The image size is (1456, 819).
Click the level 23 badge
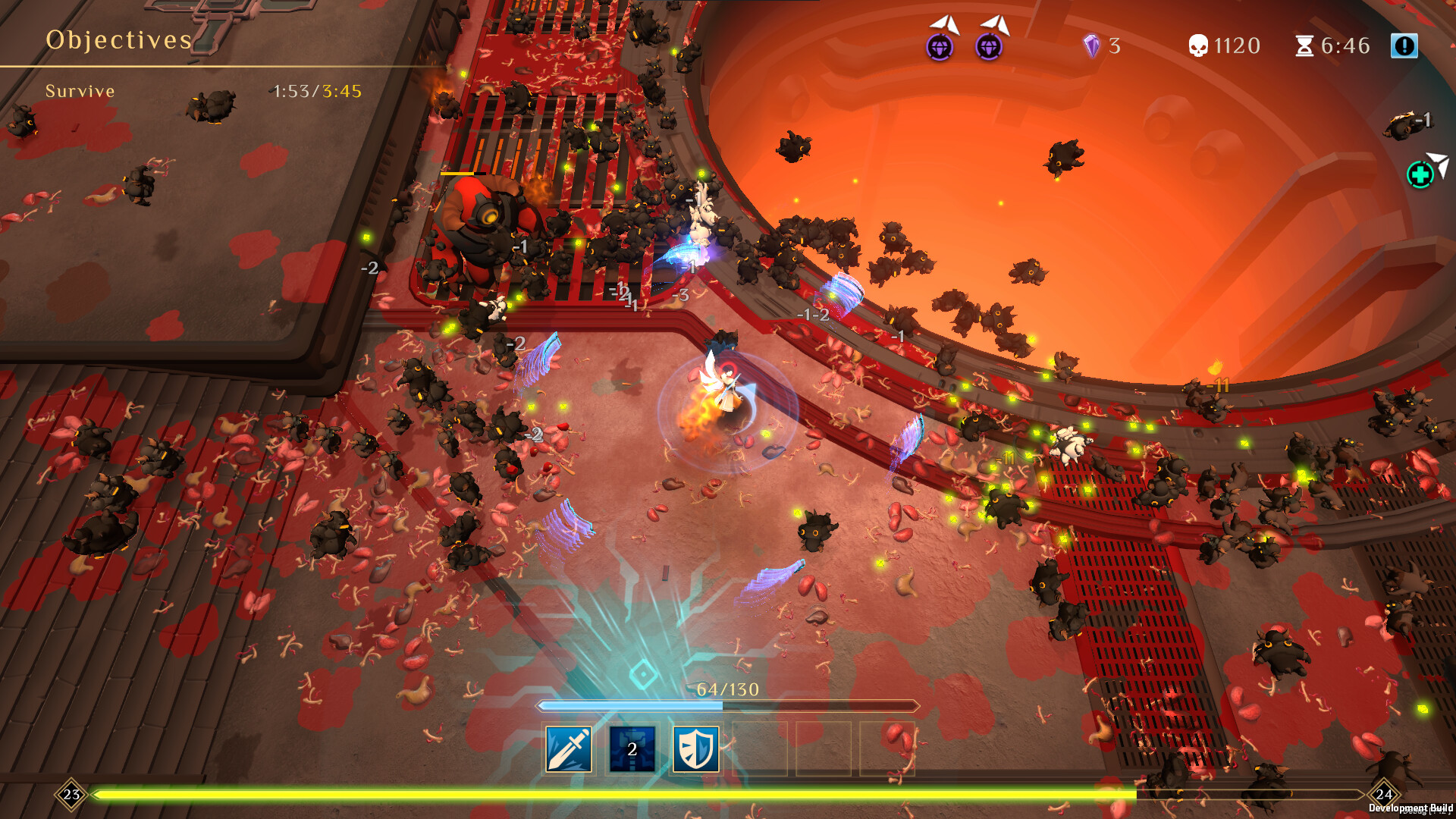[x=71, y=793]
